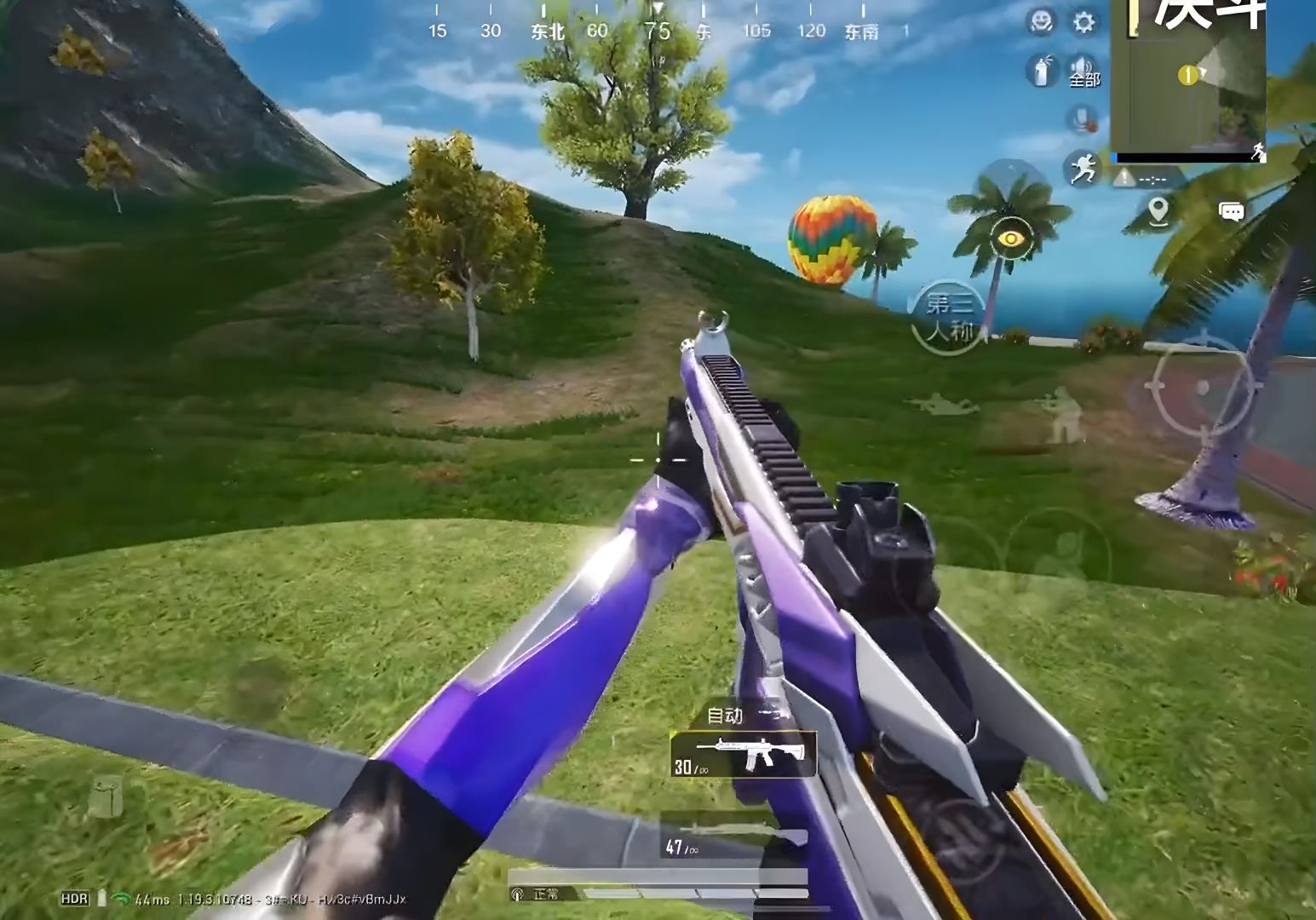This screenshot has height=920, width=1316.
Task: Select the active rifle slot with 30 ammo
Action: [x=744, y=755]
